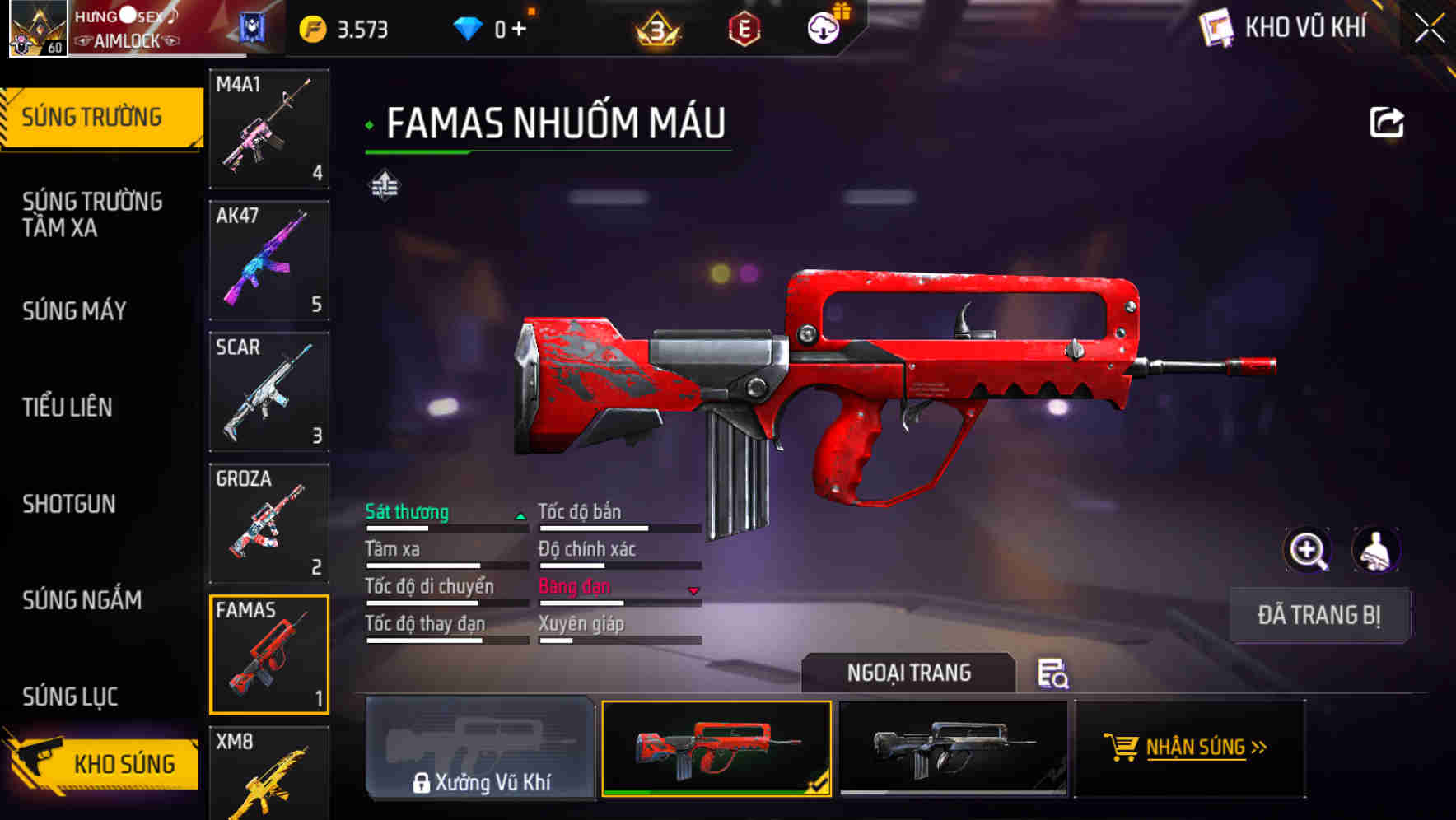Open the Súng Lục category
The image size is (1456, 820).
(x=70, y=697)
